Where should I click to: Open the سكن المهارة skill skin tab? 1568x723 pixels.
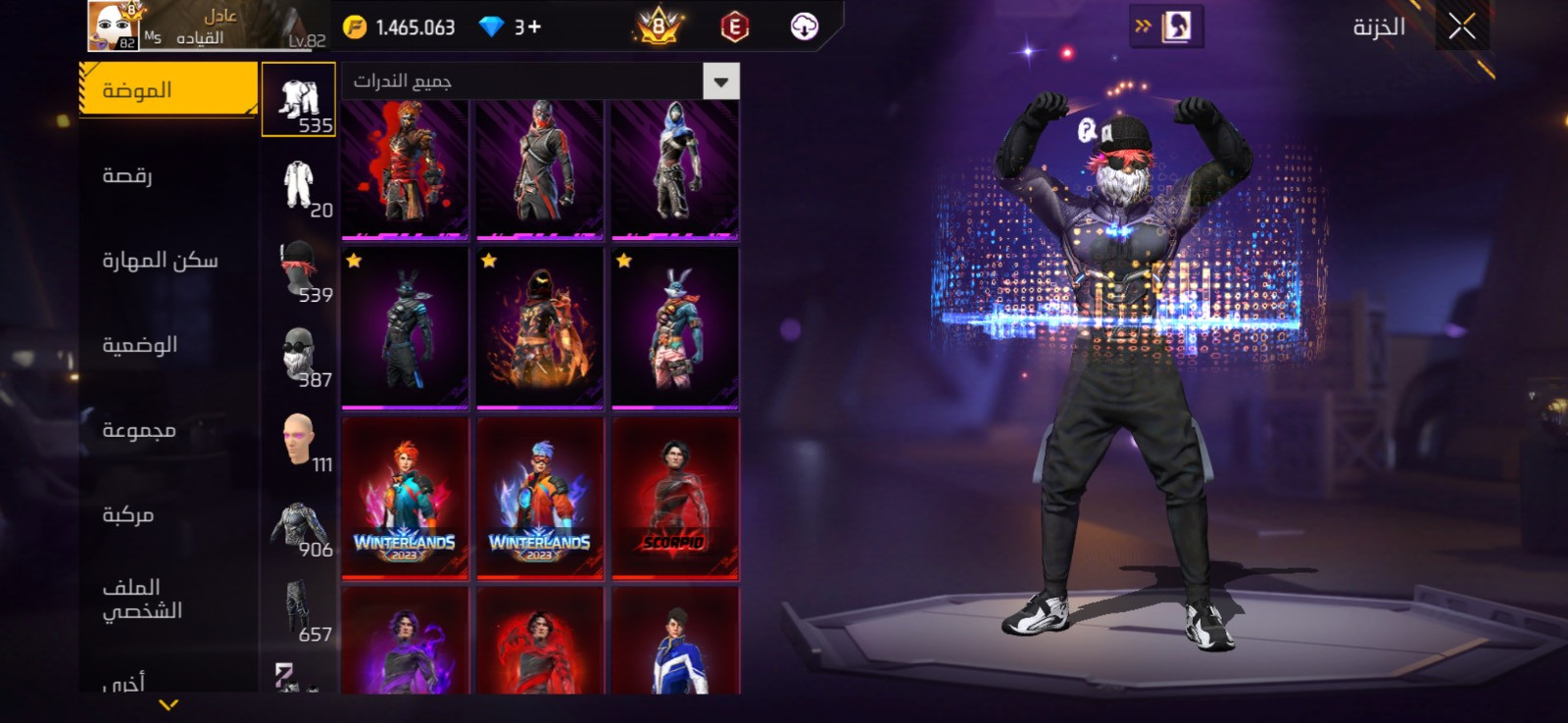point(160,261)
